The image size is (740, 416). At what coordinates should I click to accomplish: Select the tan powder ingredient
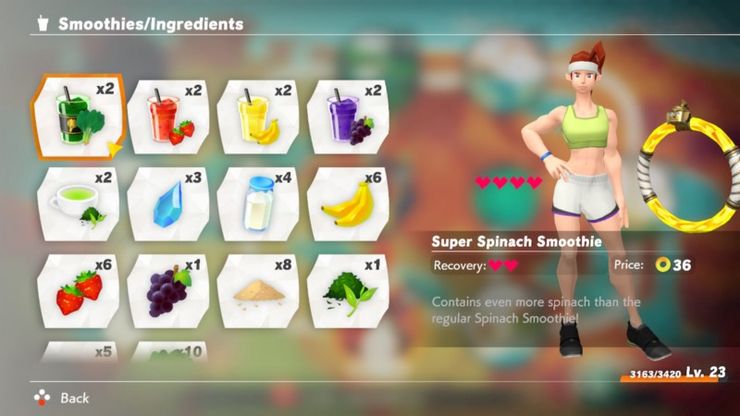[257, 290]
